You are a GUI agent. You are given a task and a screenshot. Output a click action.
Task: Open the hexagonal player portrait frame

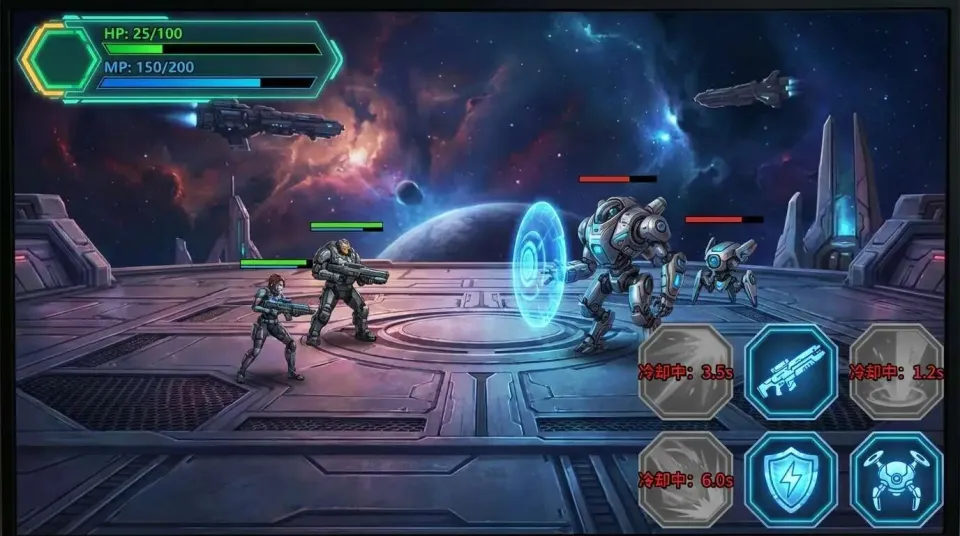coord(62,59)
